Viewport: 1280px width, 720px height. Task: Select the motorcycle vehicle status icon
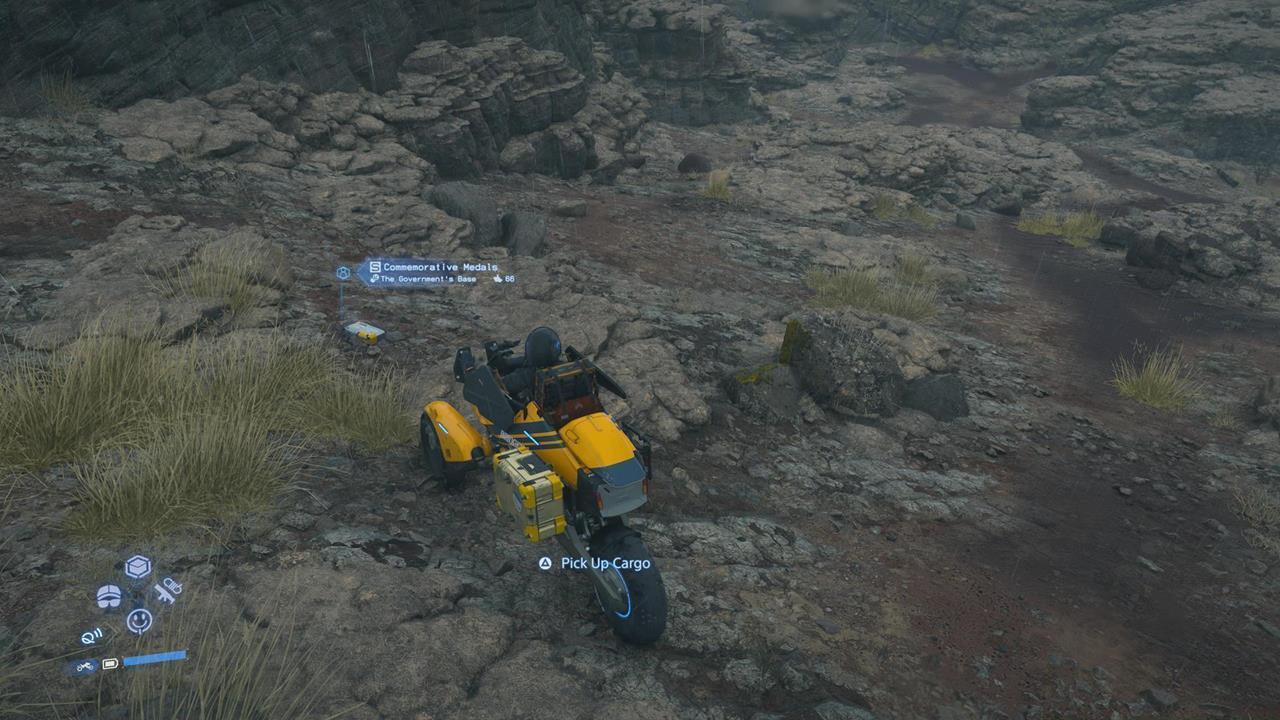(83, 664)
